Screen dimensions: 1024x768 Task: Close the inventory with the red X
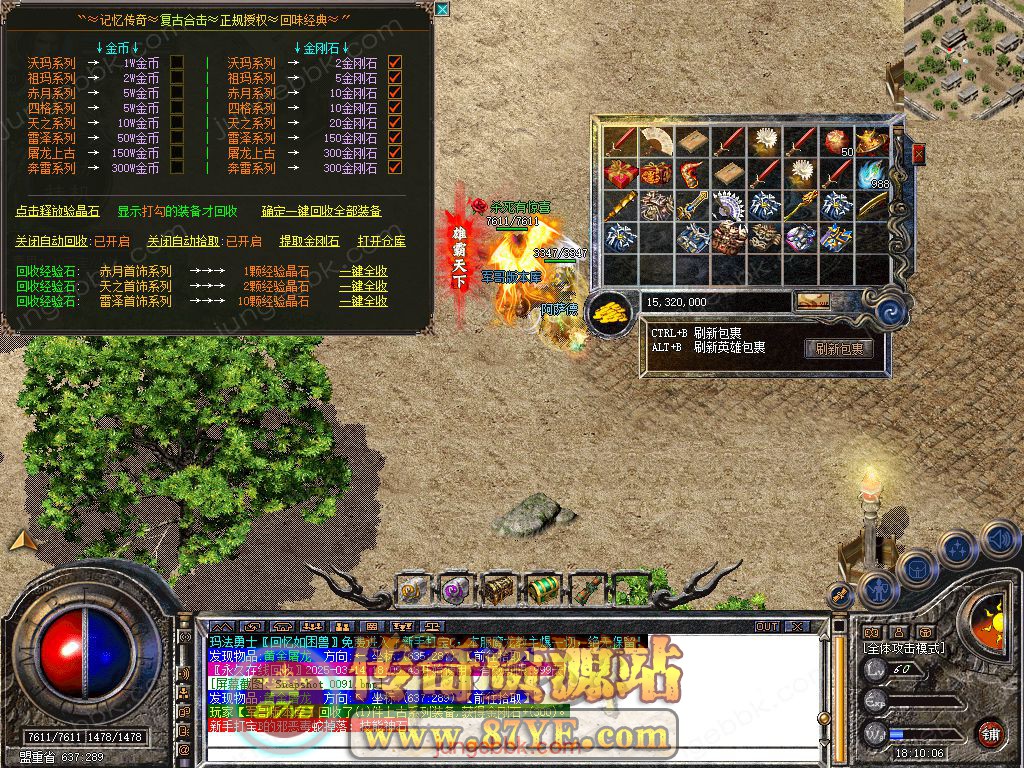[918, 154]
